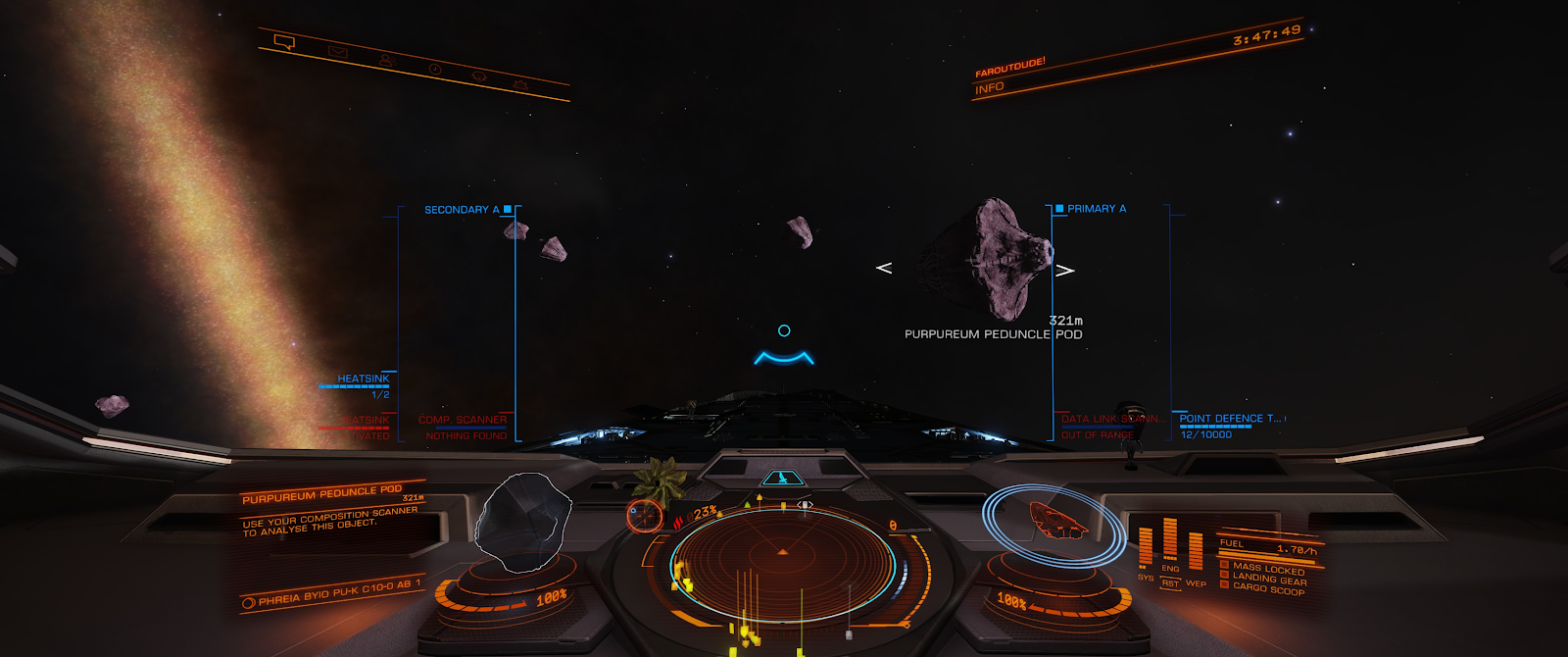
Task: Click the Phreia Byio system name line
Action: [x=339, y=592]
